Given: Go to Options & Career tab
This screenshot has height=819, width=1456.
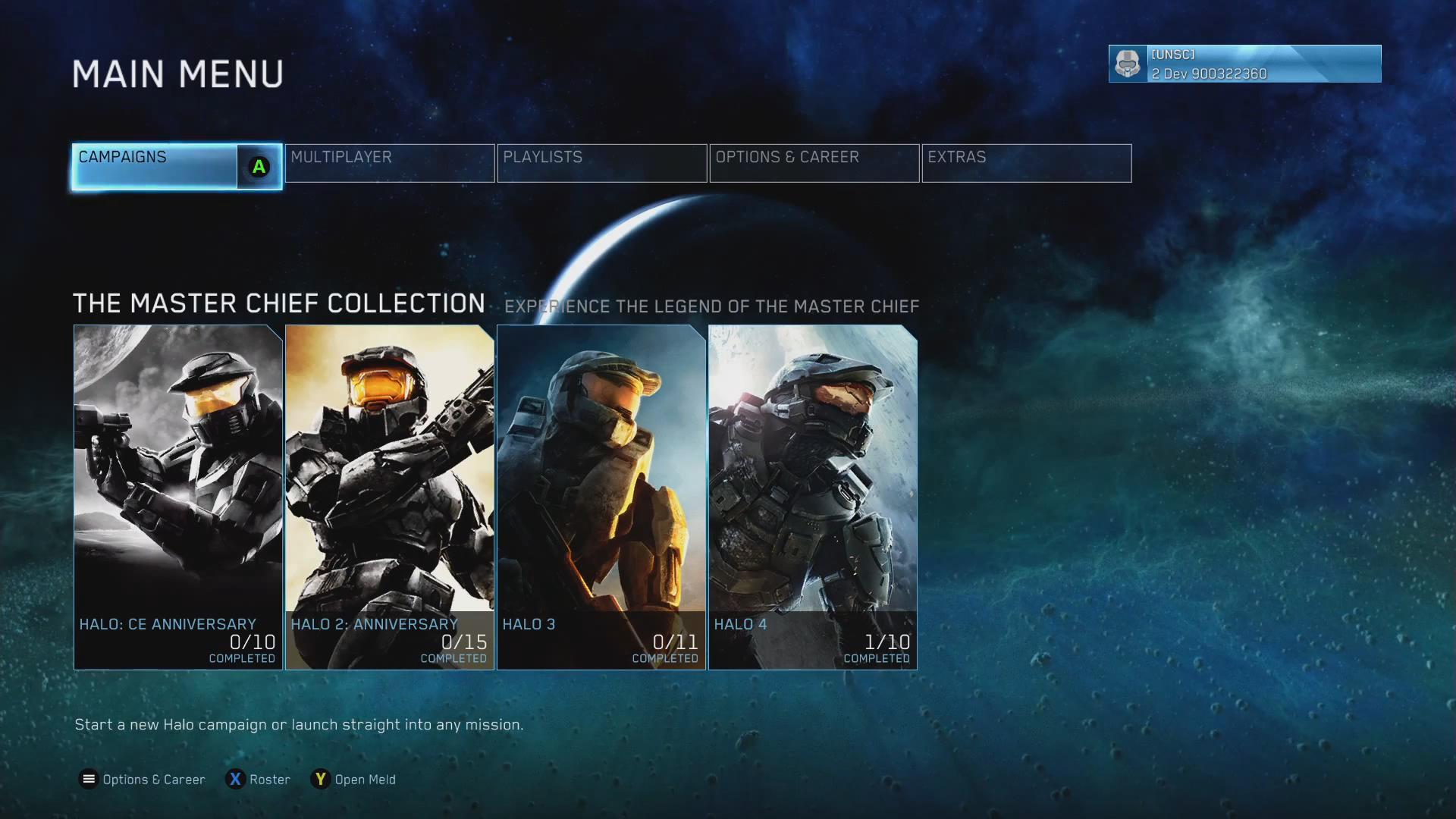Looking at the screenshot, I should click(x=814, y=163).
